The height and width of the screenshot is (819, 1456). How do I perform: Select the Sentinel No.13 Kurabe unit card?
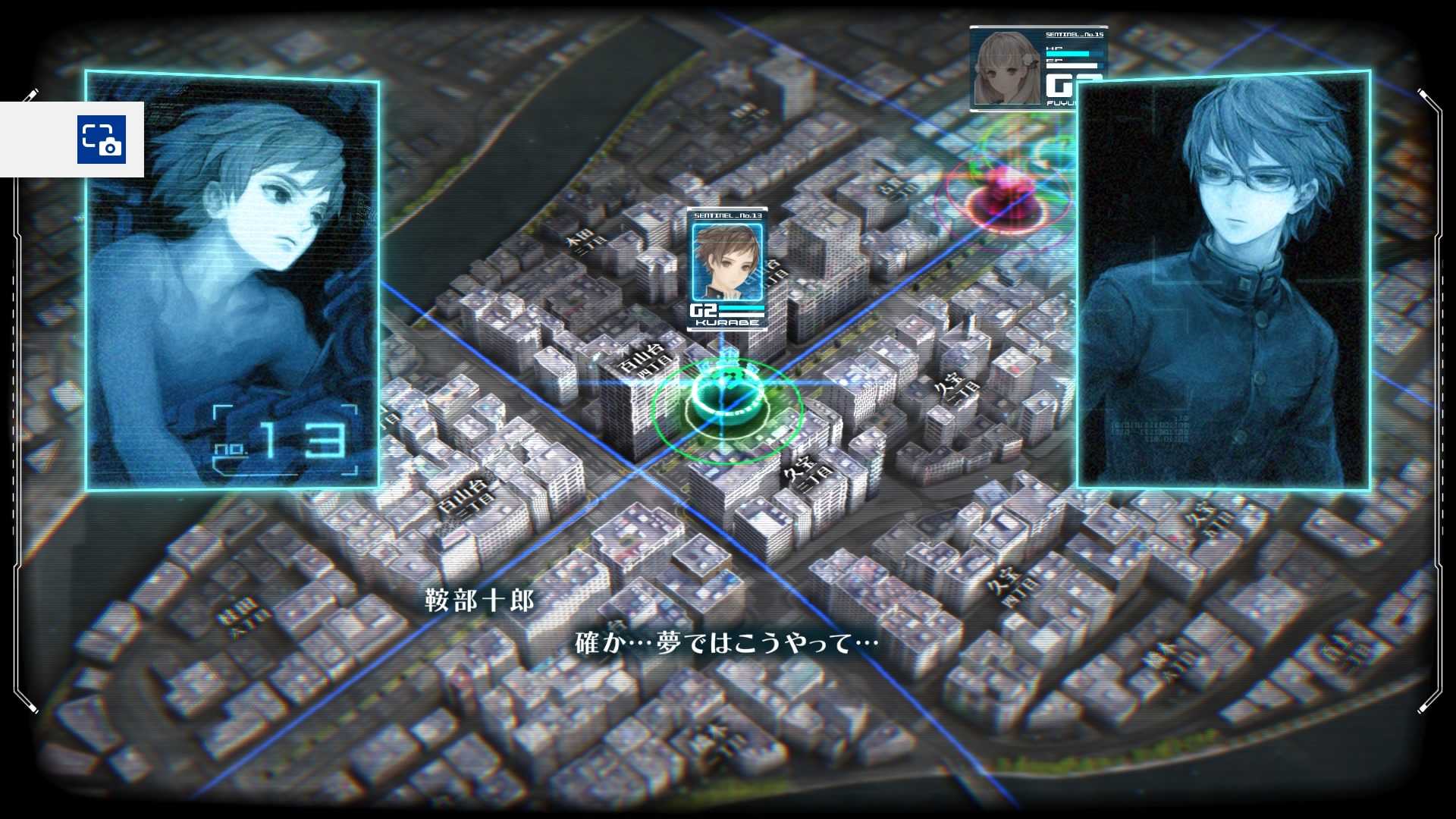(x=726, y=268)
